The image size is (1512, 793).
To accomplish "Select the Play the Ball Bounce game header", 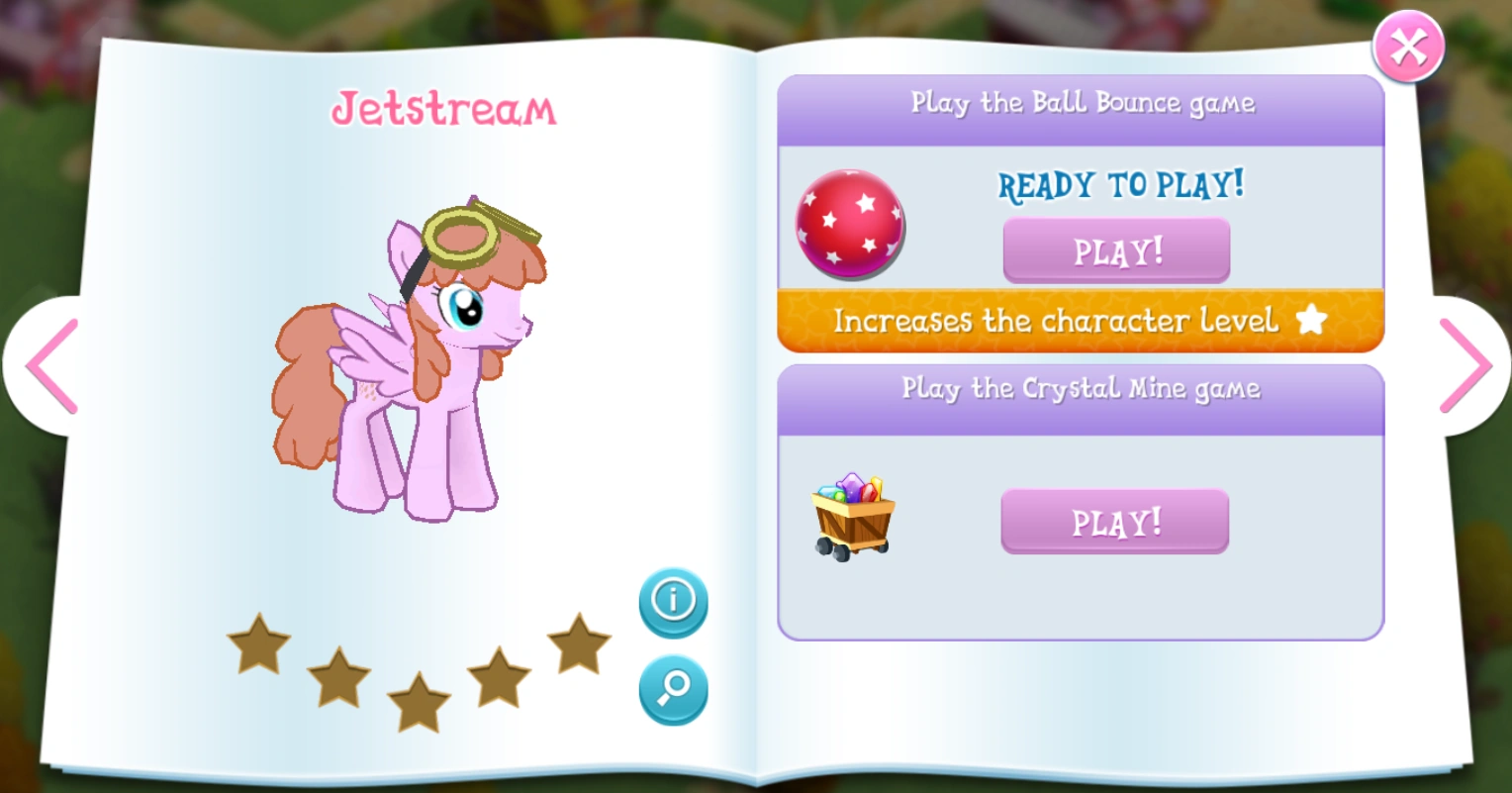I will click(x=1083, y=104).
